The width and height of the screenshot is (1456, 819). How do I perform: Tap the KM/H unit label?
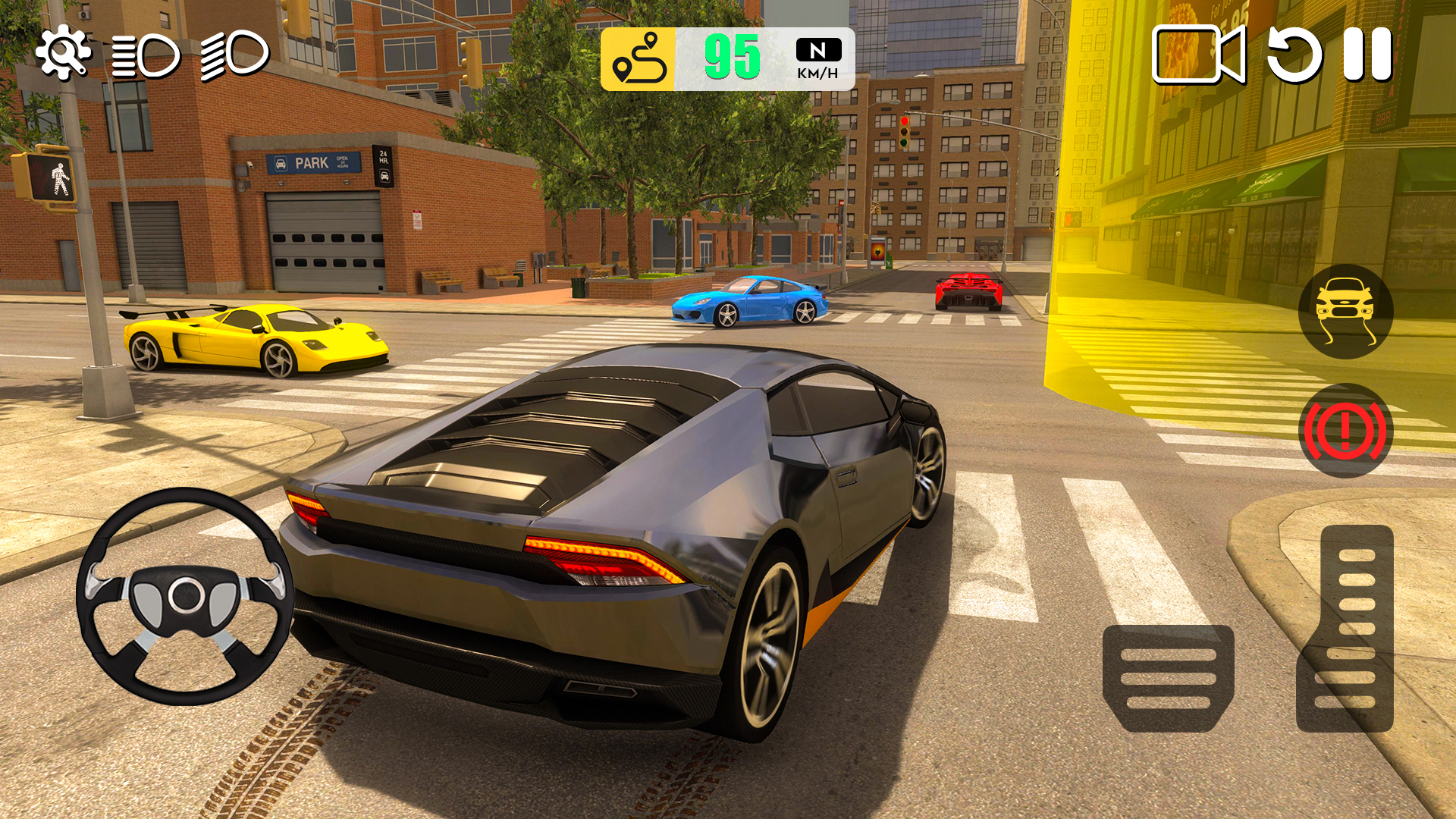point(817,74)
